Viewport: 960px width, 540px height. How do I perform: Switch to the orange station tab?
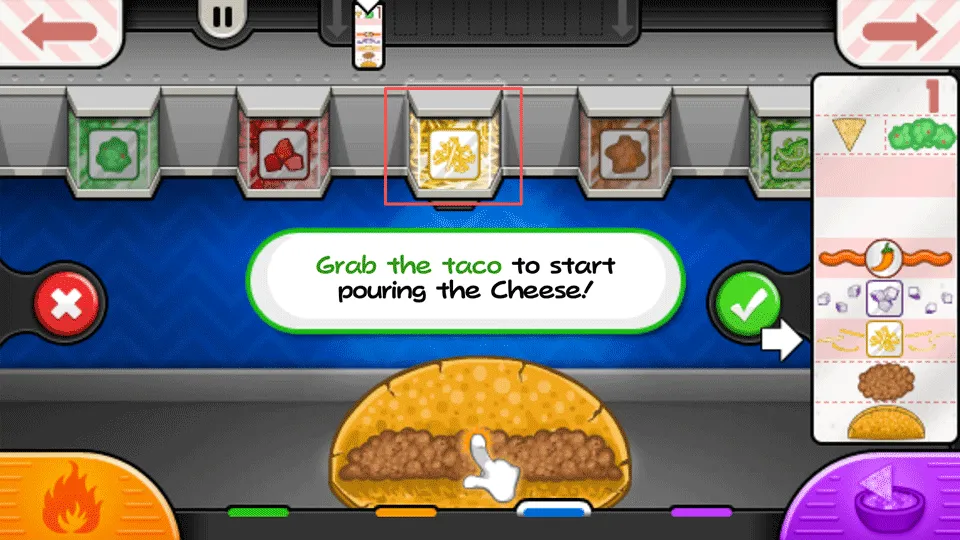click(x=405, y=512)
